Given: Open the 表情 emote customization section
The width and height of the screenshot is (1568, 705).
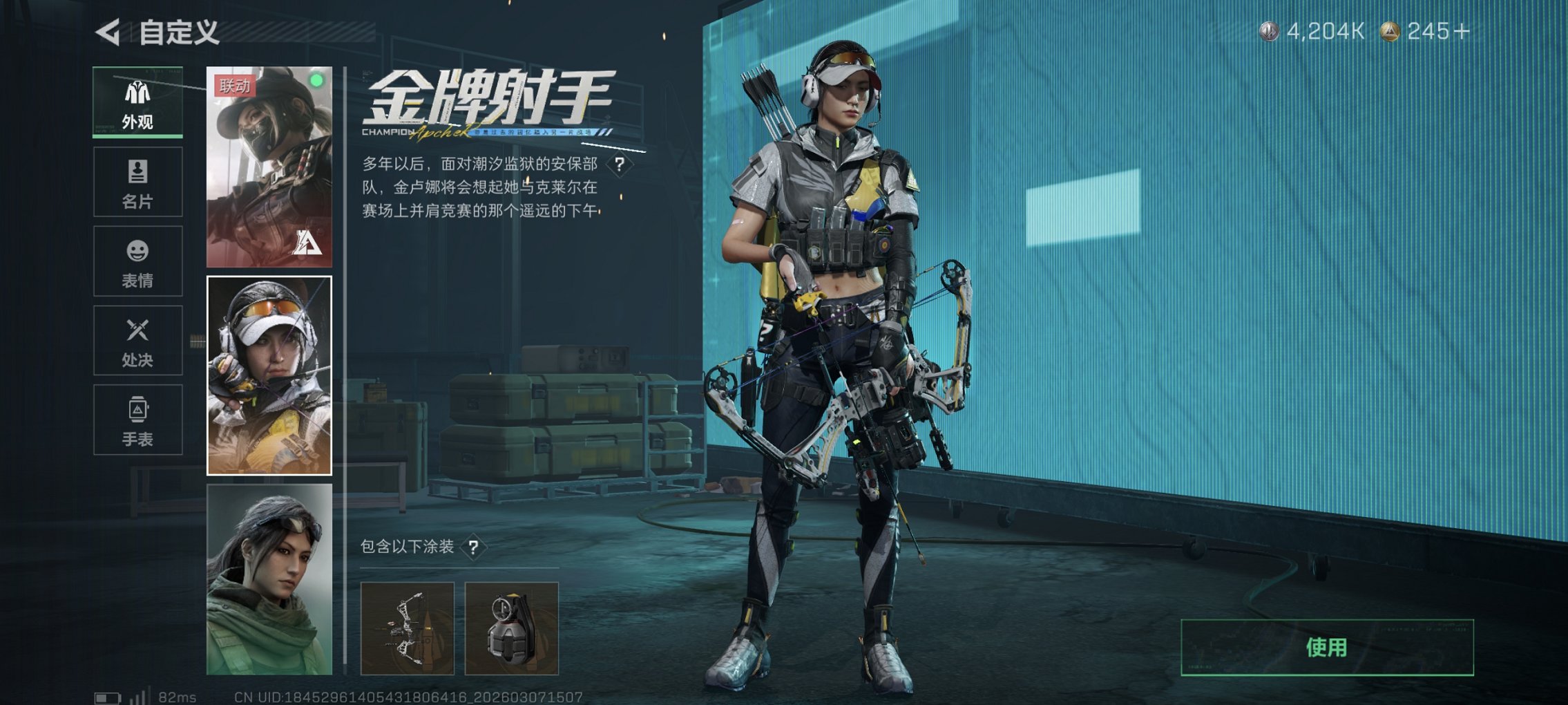Looking at the screenshot, I should 137,263.
